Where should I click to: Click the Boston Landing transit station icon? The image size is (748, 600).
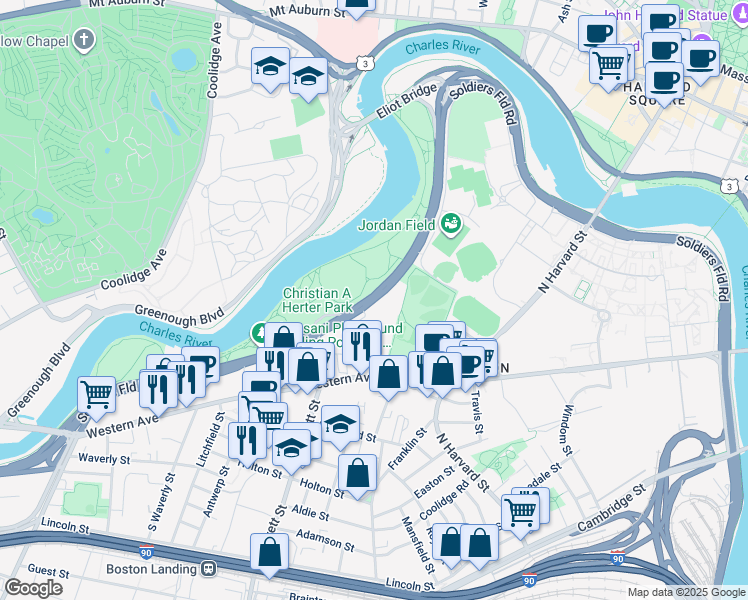click(x=209, y=569)
